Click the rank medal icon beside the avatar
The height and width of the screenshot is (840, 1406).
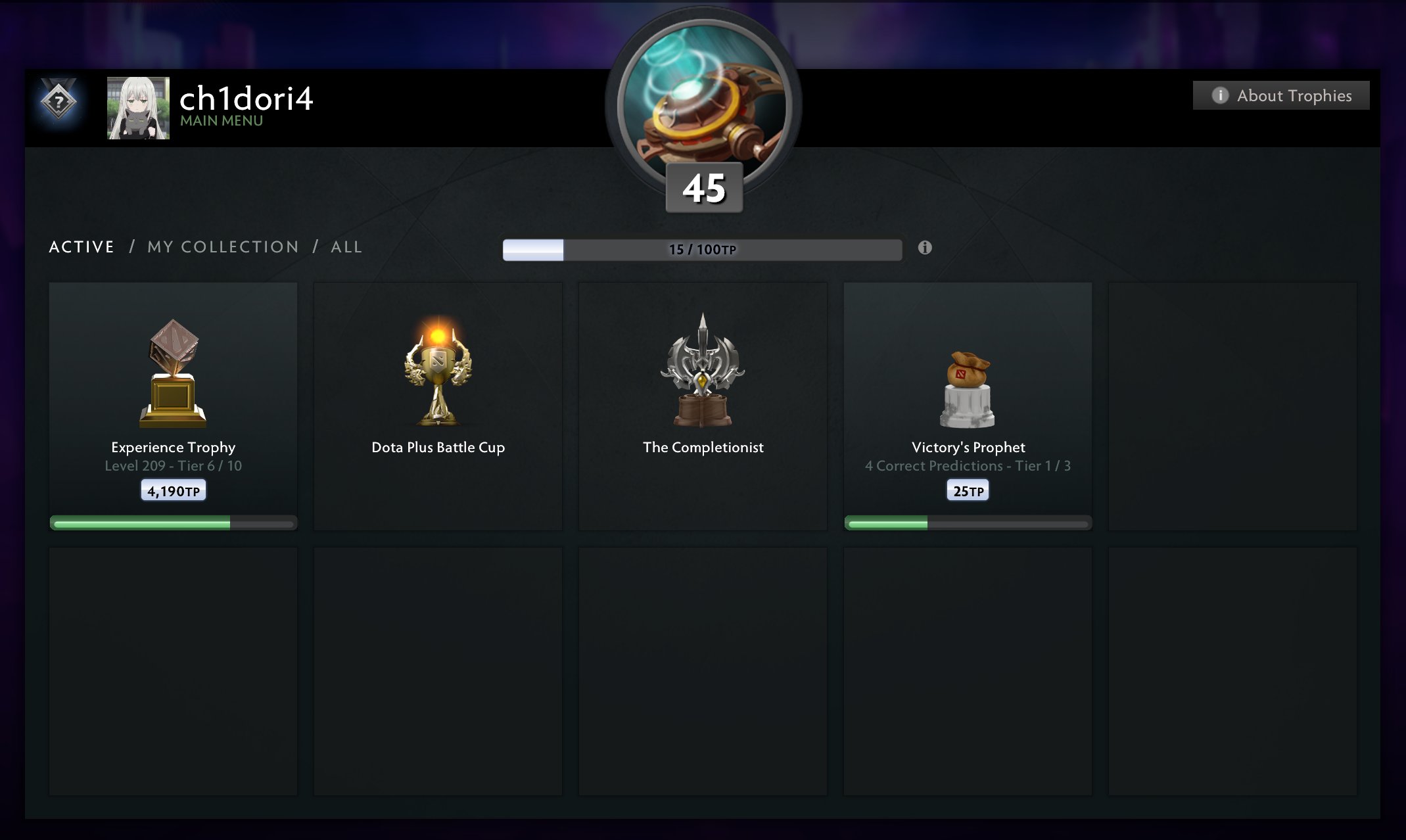coord(58,103)
